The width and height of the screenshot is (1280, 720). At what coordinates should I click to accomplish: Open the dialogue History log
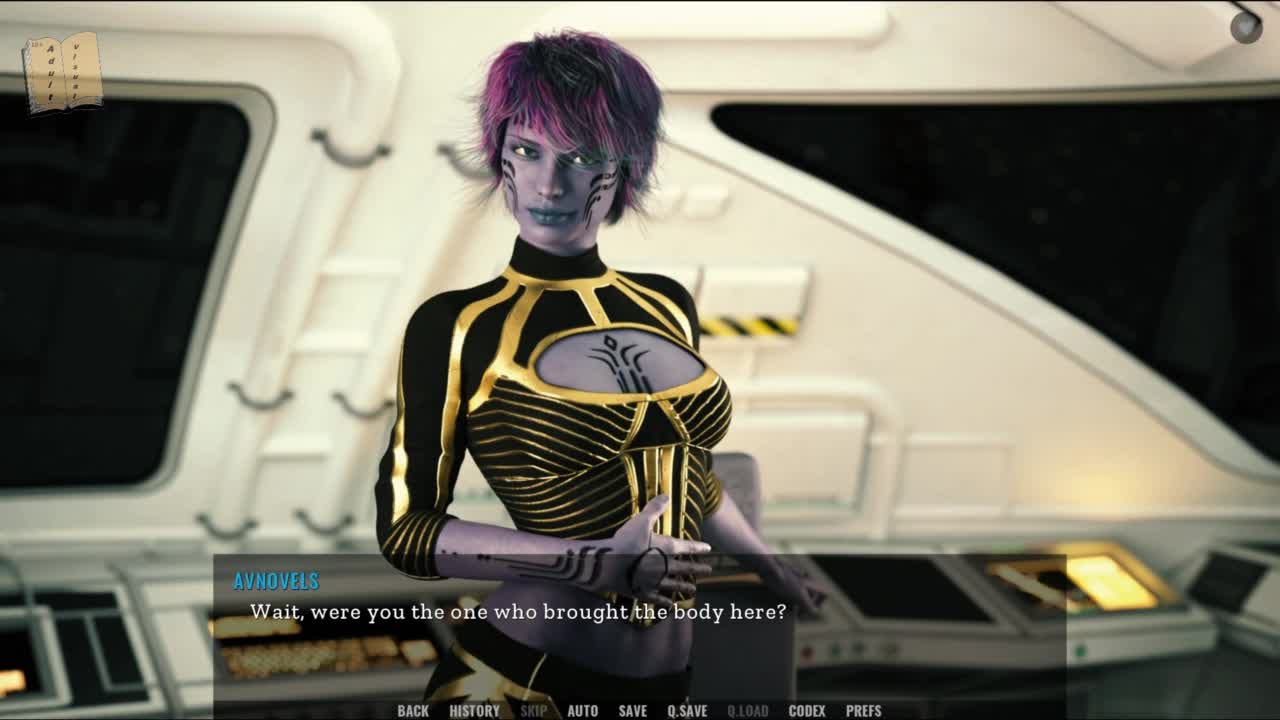pos(474,711)
